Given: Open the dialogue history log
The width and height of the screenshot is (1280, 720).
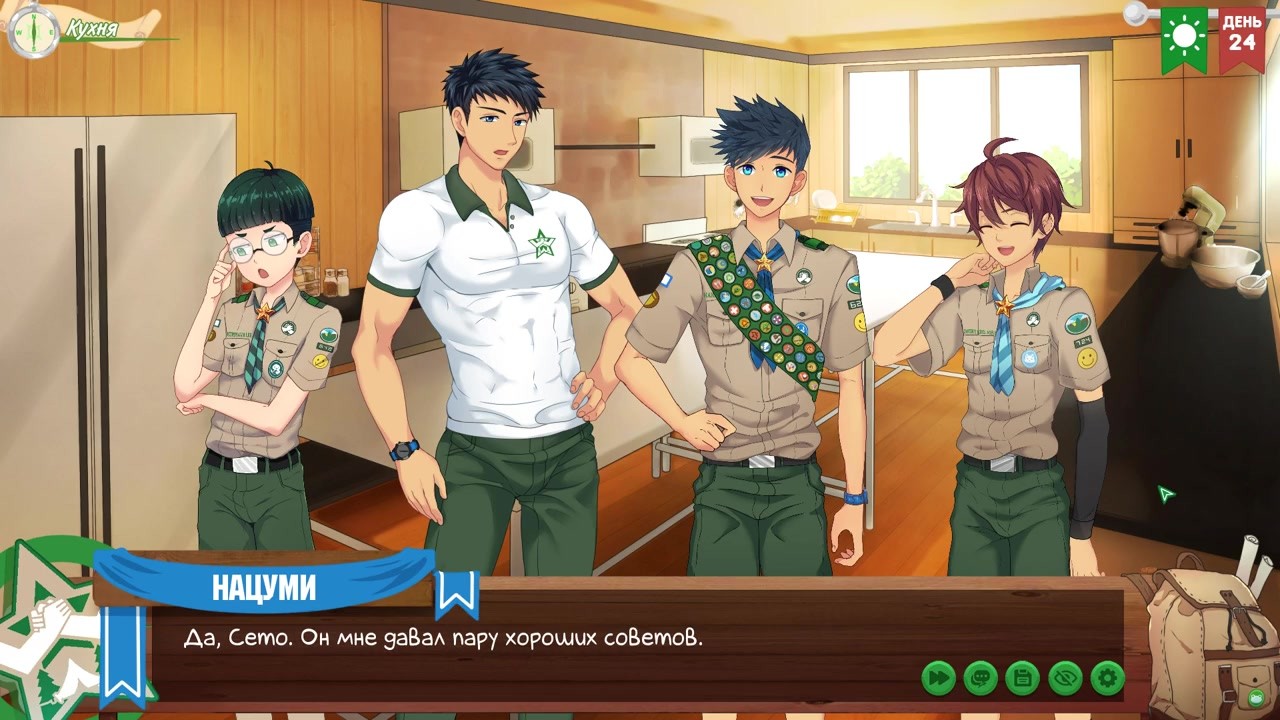Looking at the screenshot, I should click(x=980, y=678).
